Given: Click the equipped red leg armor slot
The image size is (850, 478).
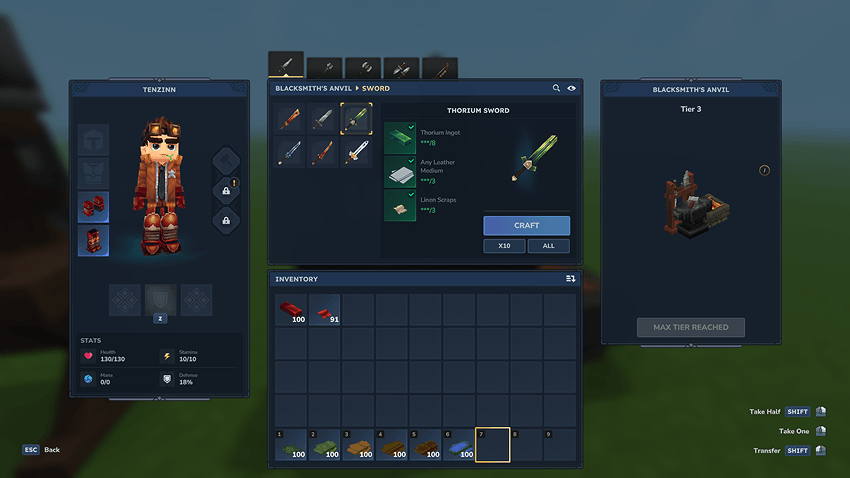Looking at the screenshot, I should point(94,241).
